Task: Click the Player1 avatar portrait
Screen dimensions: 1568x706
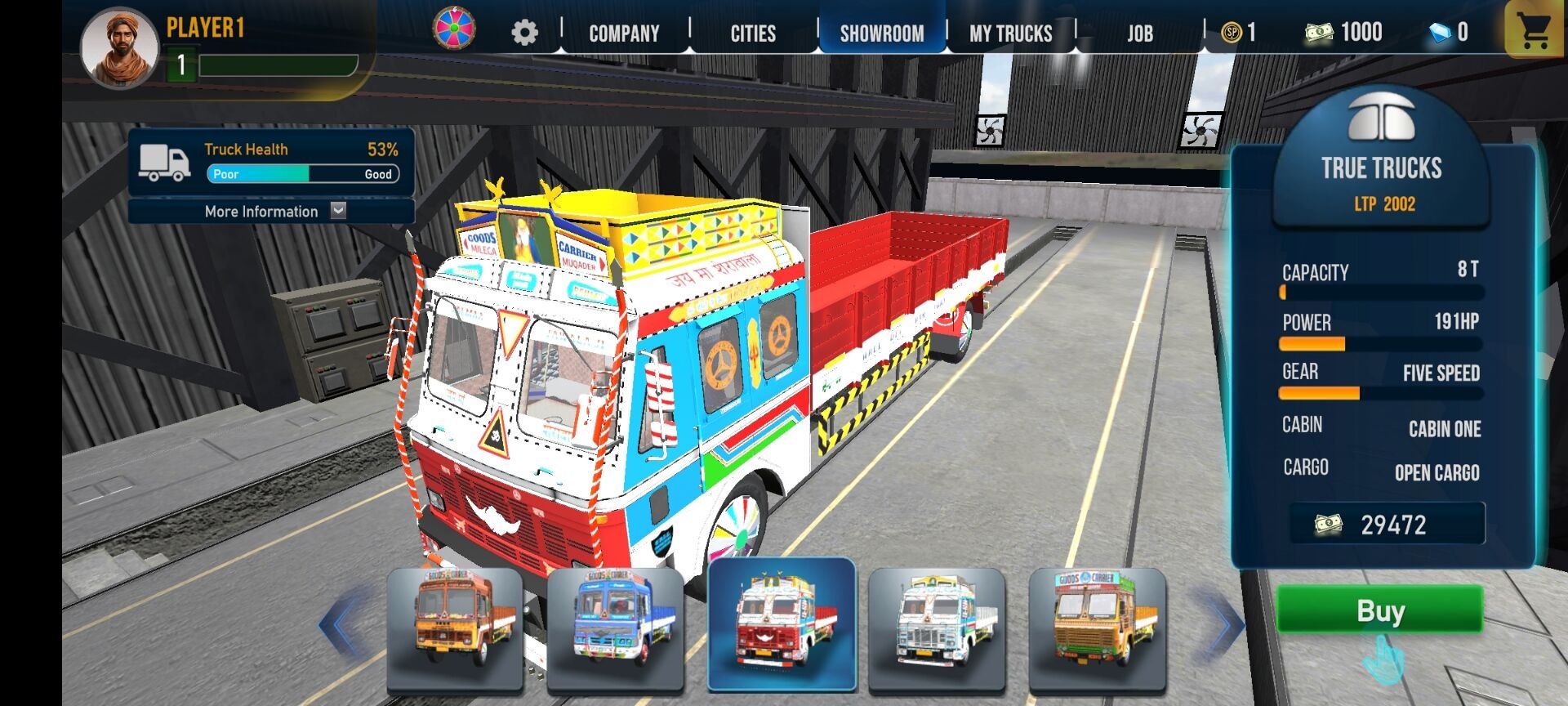Action: point(119,48)
